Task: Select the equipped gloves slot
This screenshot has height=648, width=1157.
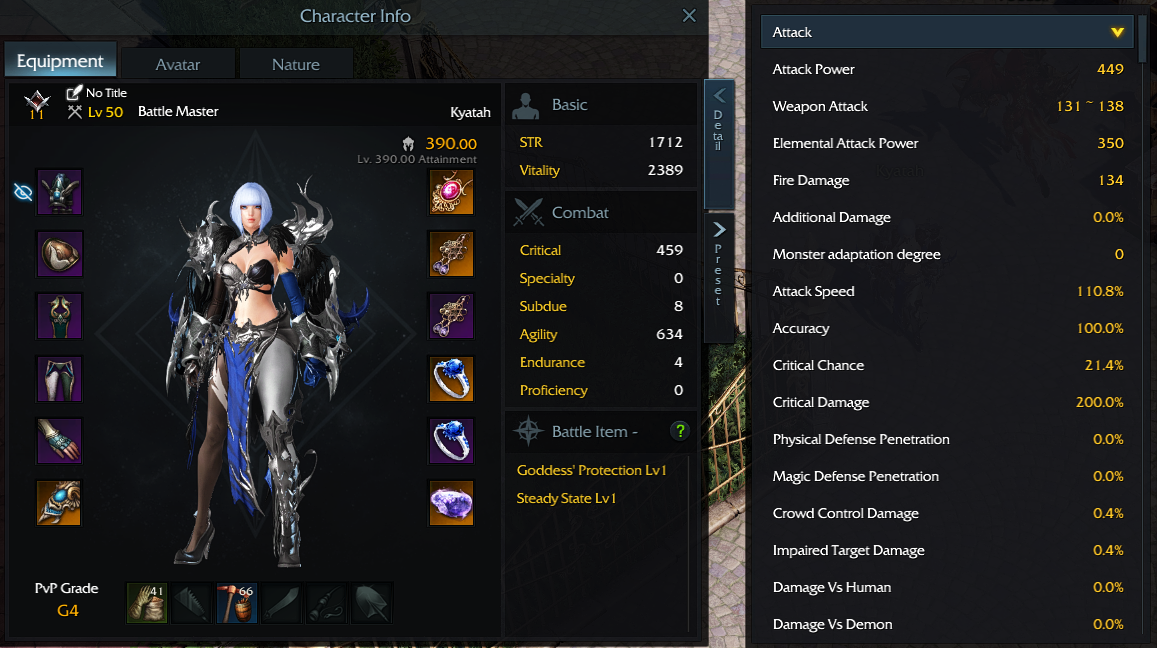Action: click(59, 441)
